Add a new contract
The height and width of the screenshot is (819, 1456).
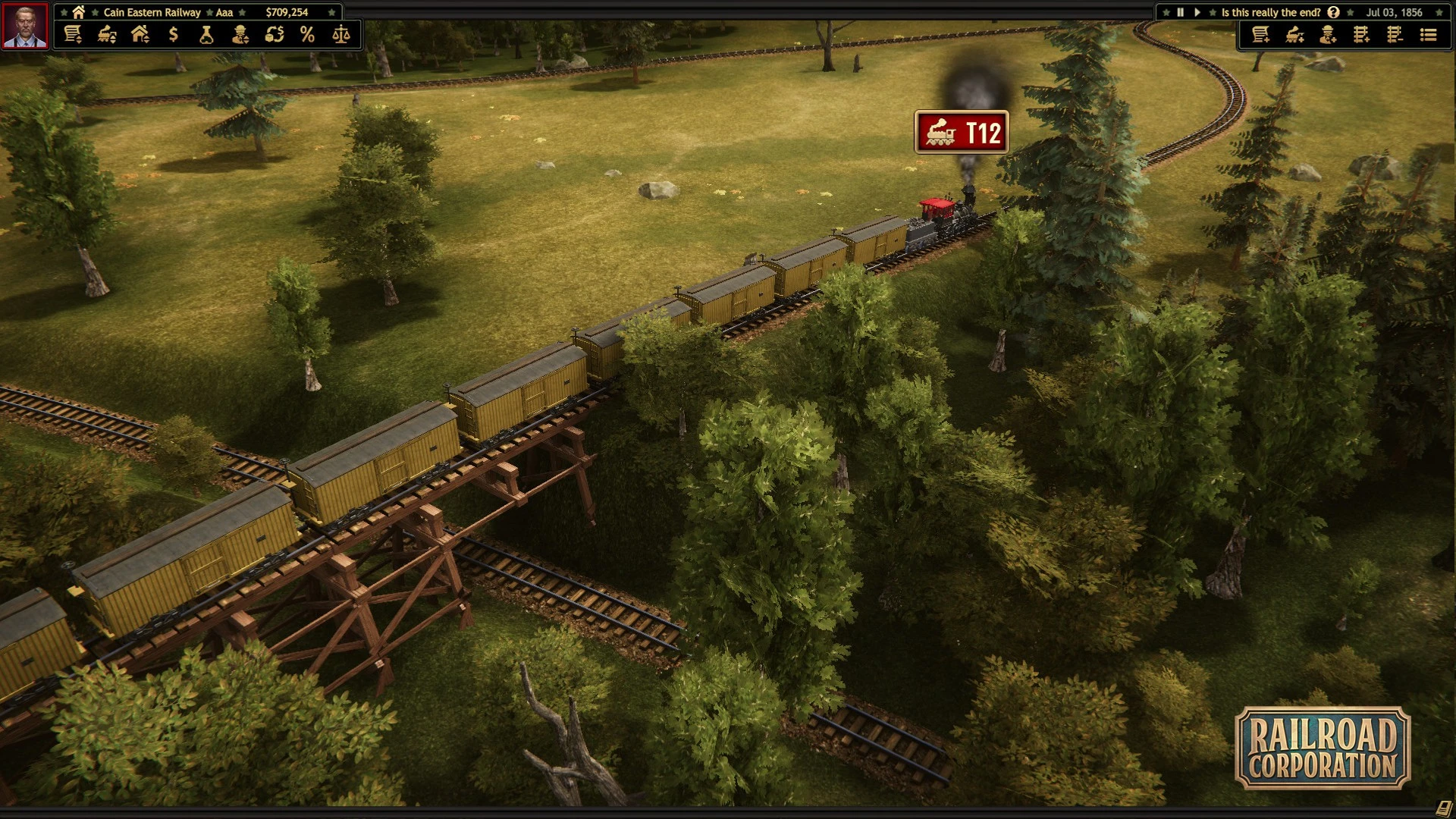pos(1261,35)
